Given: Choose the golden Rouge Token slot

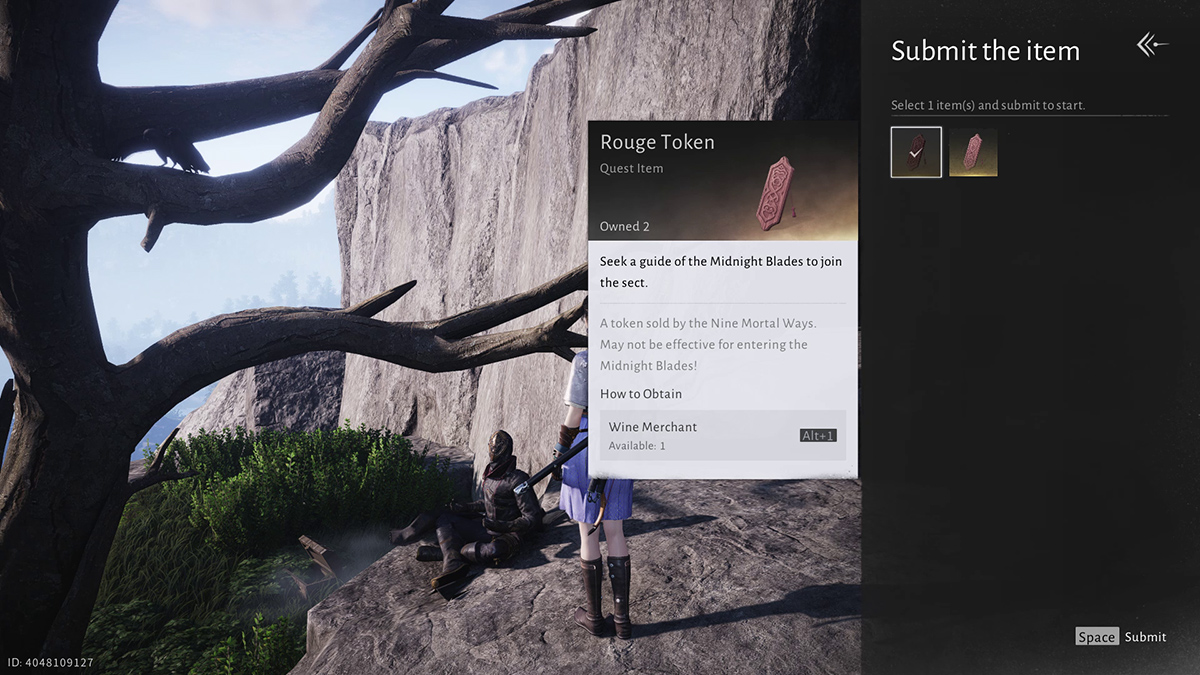Looking at the screenshot, I should (x=973, y=152).
